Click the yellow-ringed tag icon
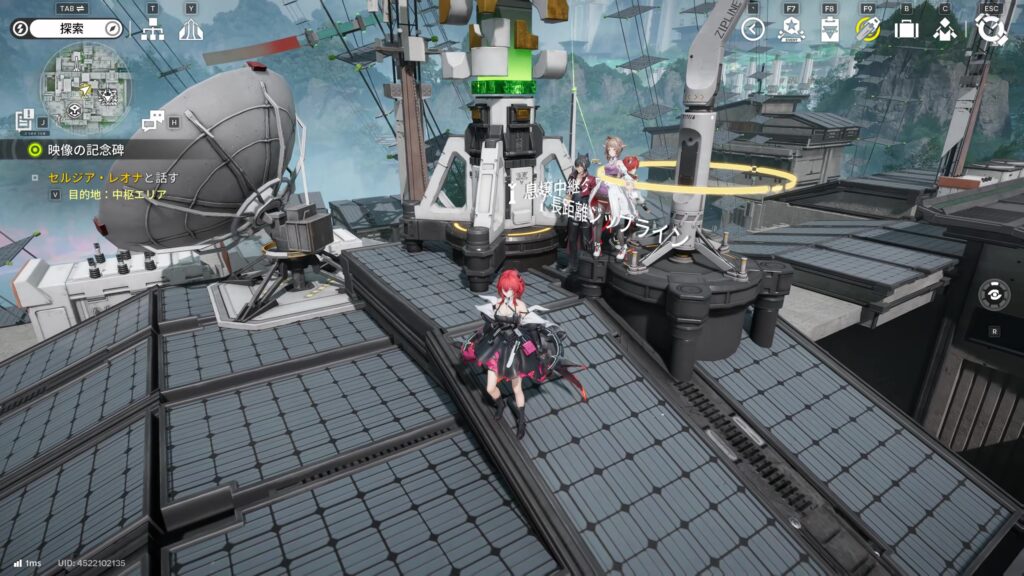Screen dimensions: 1024x576 867,29
